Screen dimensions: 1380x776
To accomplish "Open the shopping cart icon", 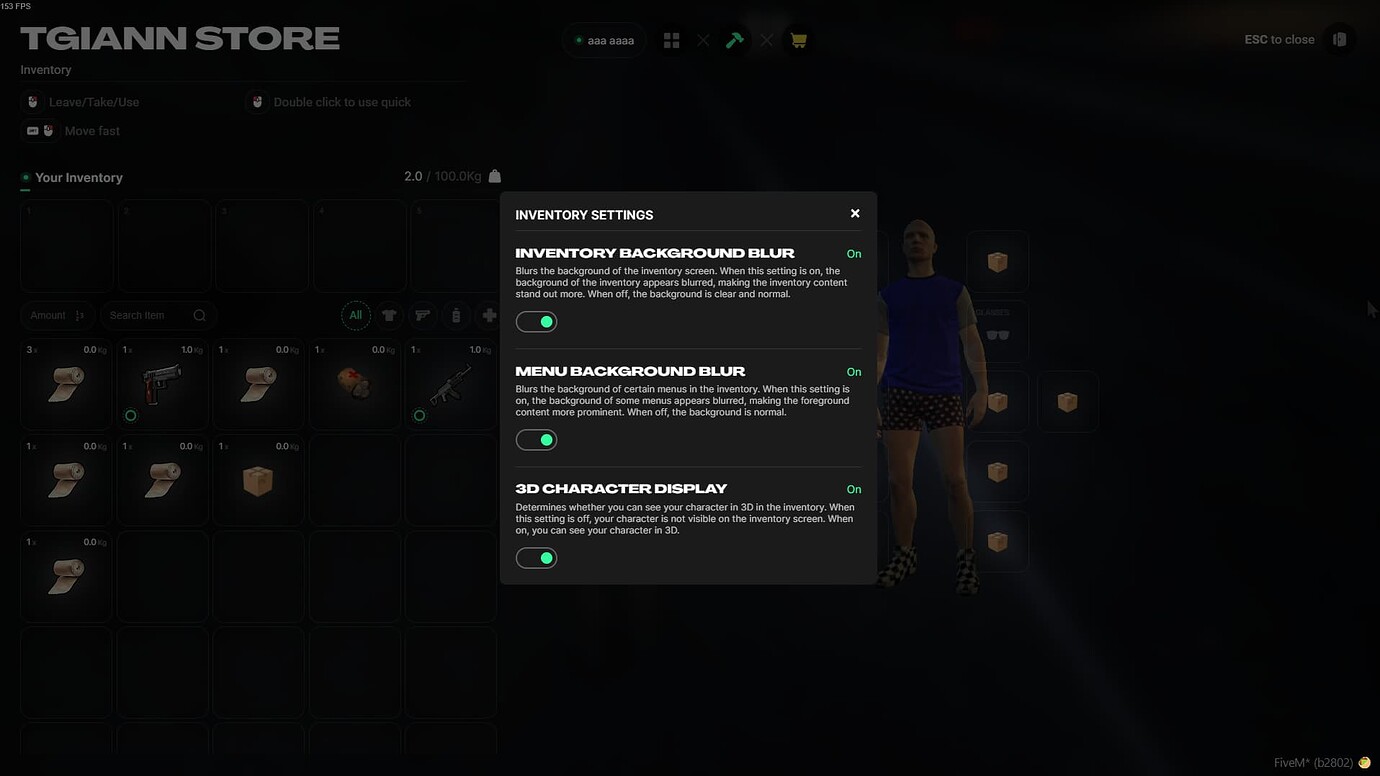I will pos(798,39).
